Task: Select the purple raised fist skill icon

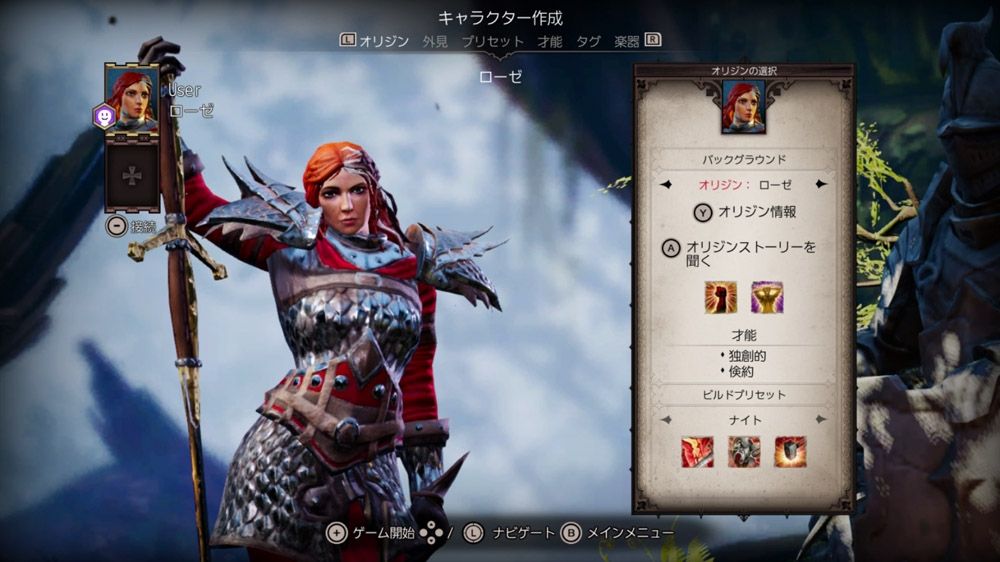Action: 767,297
